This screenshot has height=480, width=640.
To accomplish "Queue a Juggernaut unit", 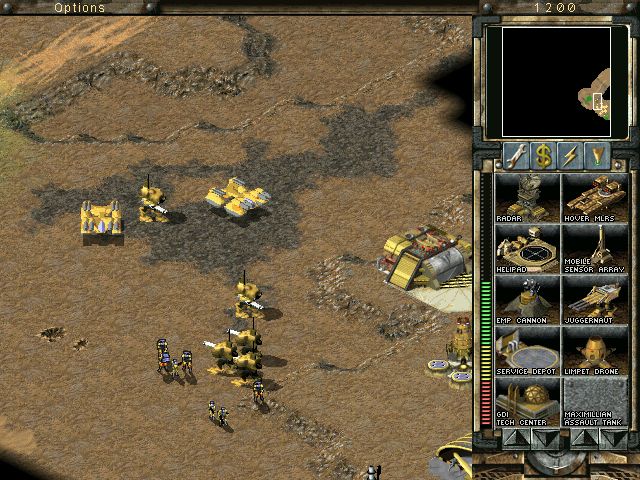I will click(594, 299).
